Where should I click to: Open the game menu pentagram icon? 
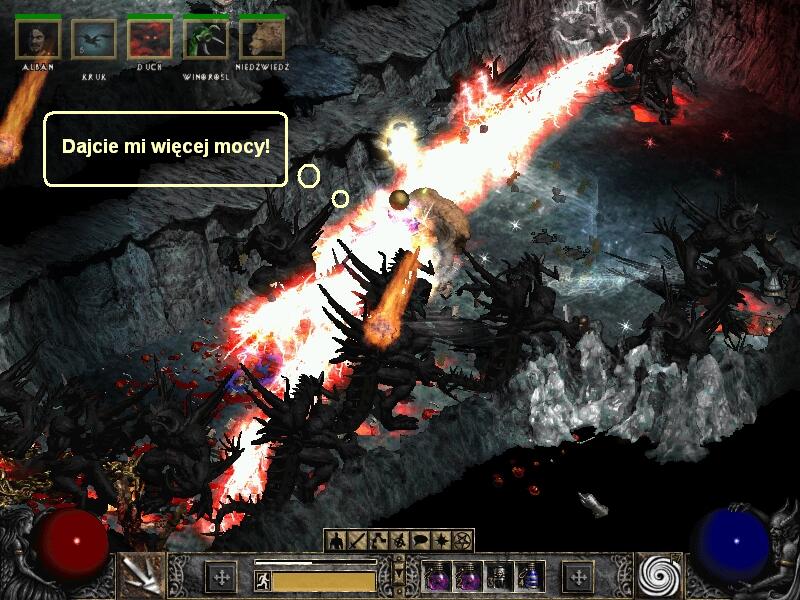click(463, 541)
